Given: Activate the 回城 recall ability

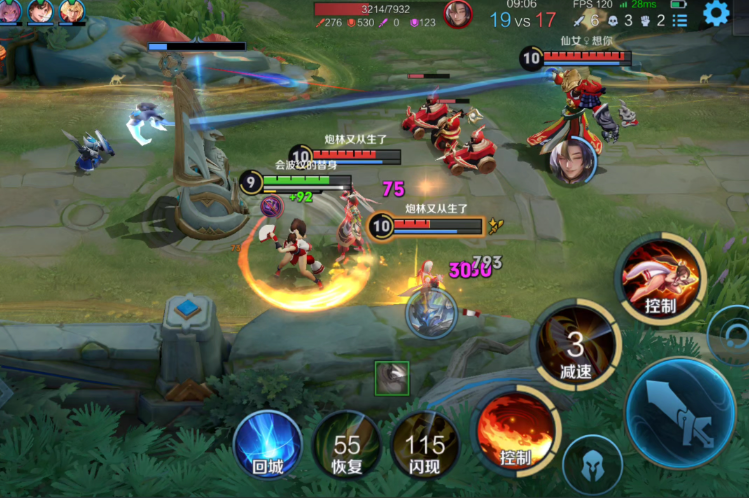Looking at the screenshot, I should (267, 444).
